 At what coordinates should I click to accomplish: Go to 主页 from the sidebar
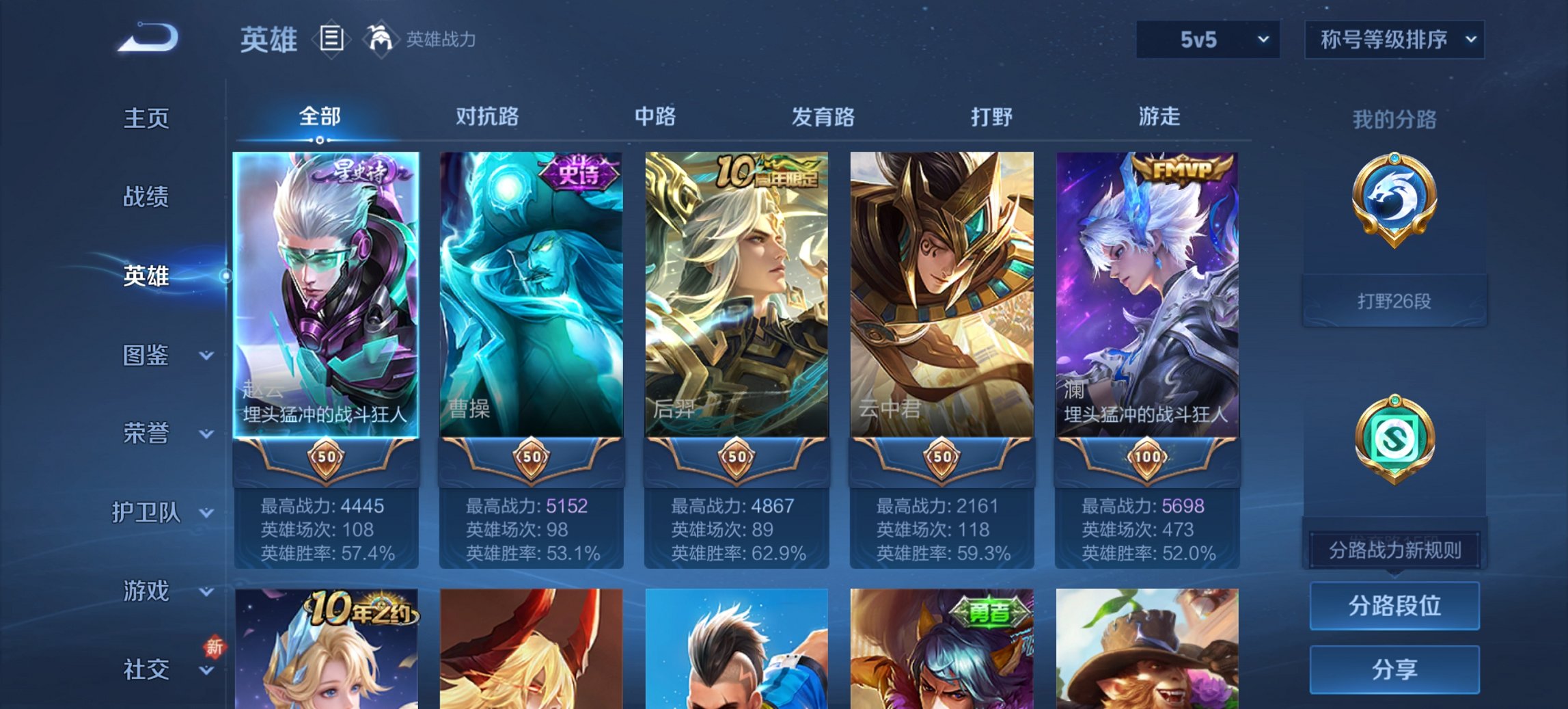point(146,119)
